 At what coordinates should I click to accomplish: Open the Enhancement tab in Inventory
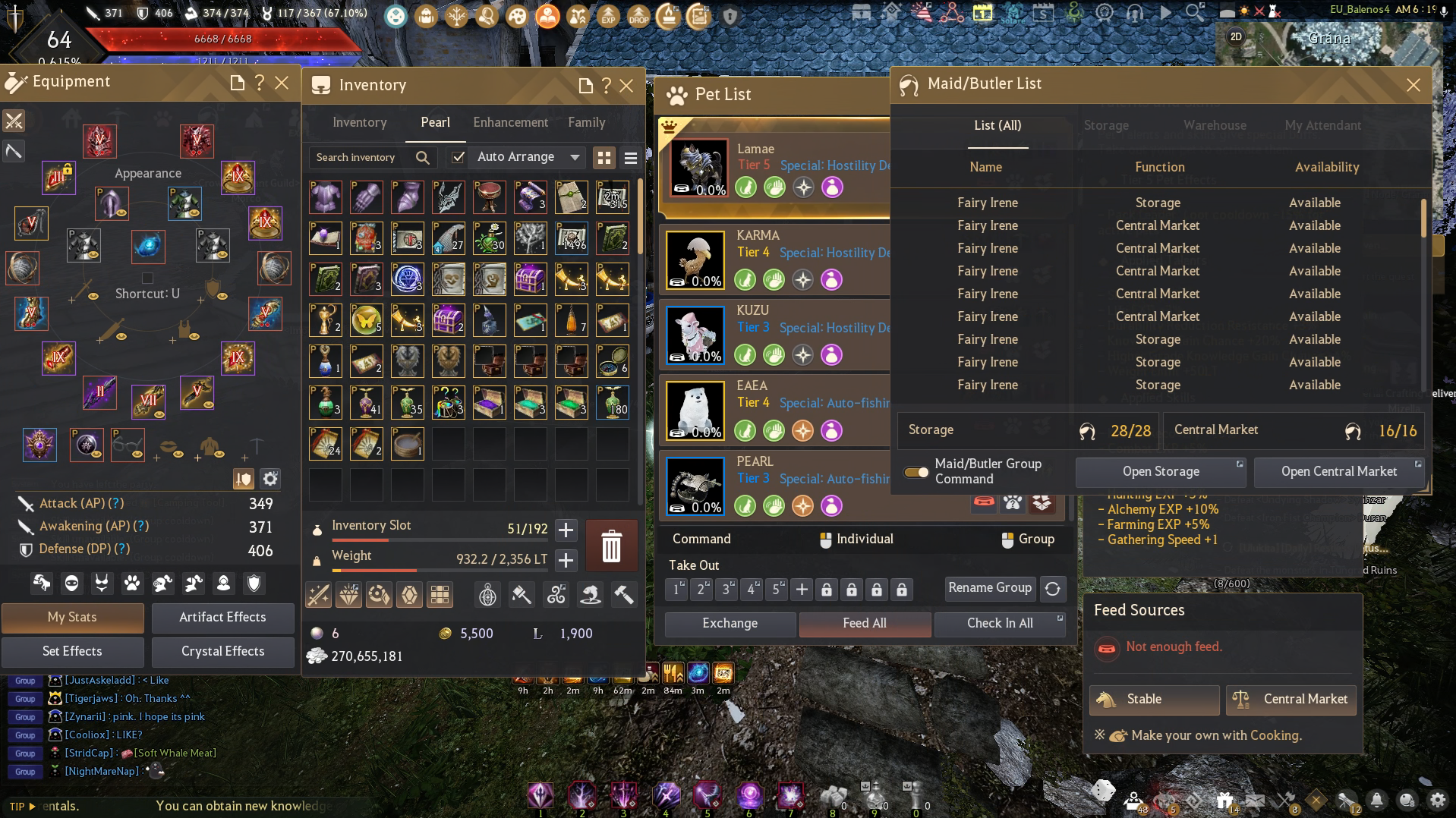pyautogui.click(x=510, y=123)
